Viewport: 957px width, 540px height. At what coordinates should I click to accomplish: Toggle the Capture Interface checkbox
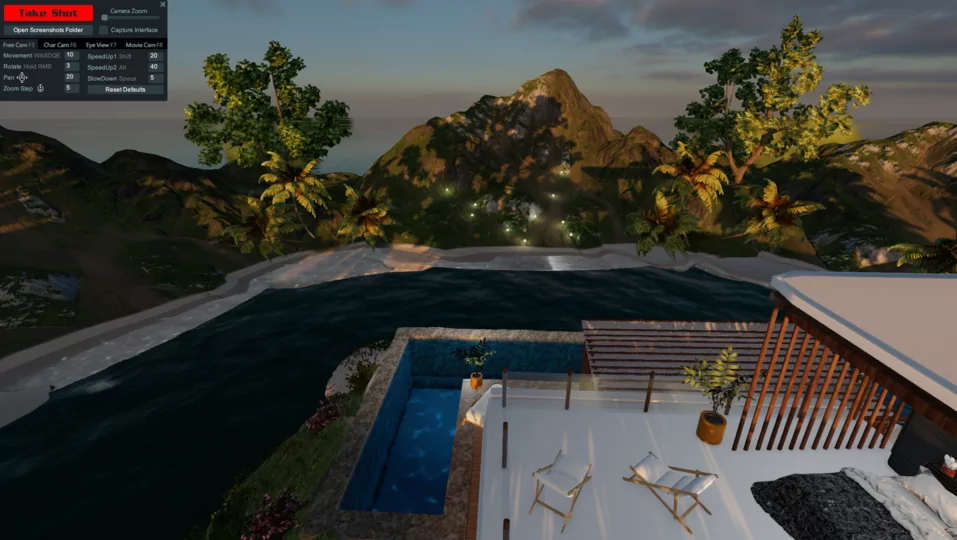(104, 30)
